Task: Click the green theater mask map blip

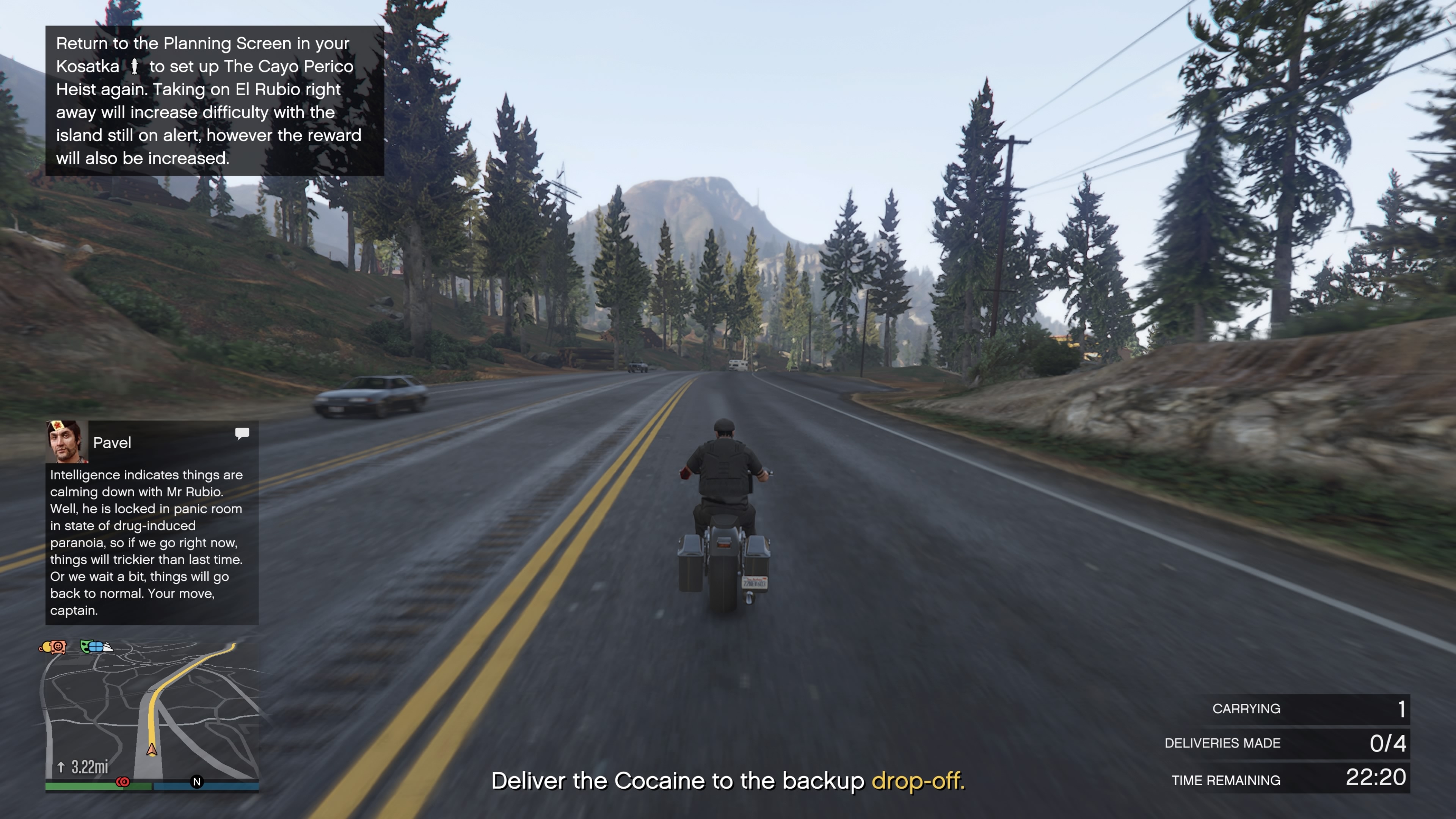Action: [x=86, y=646]
